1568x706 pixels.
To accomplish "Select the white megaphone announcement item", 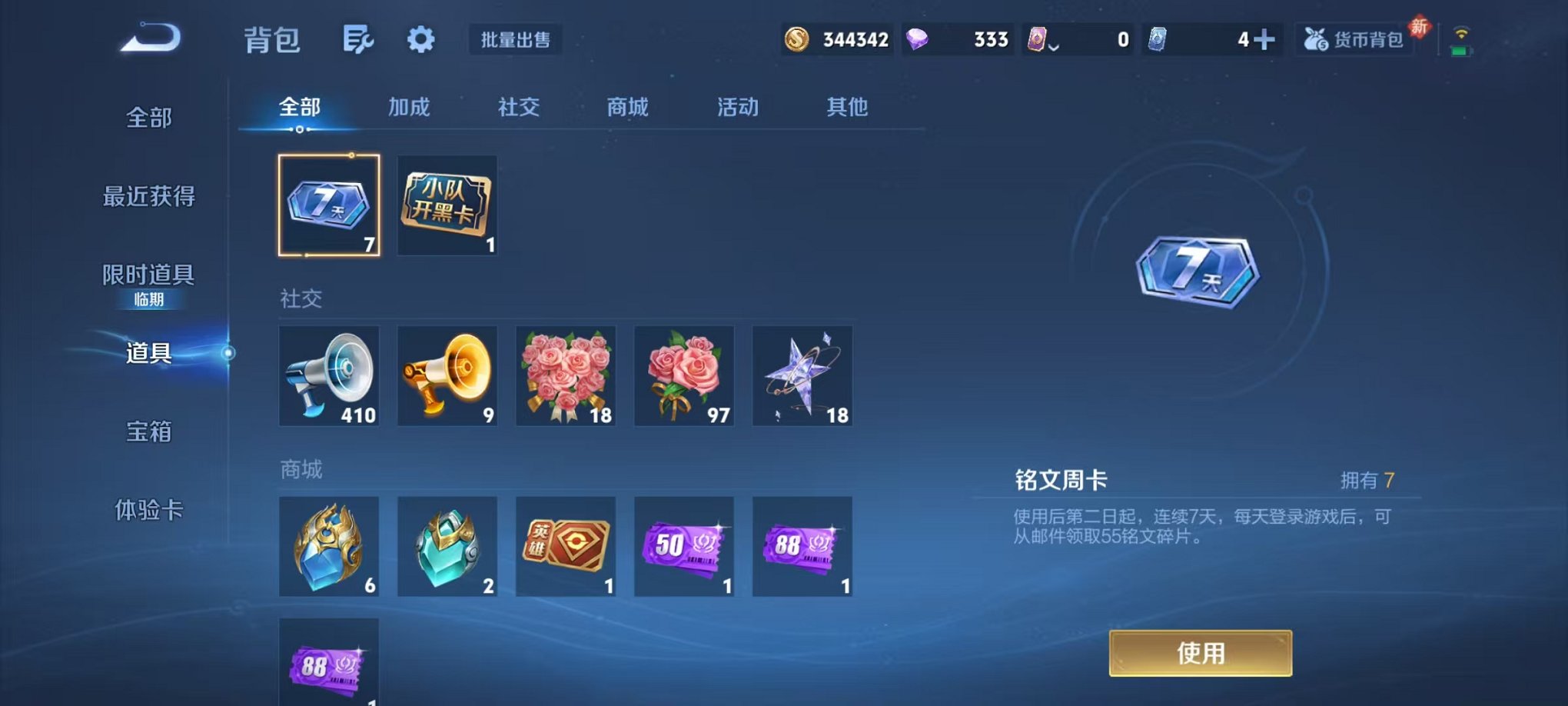I will pyautogui.click(x=328, y=376).
